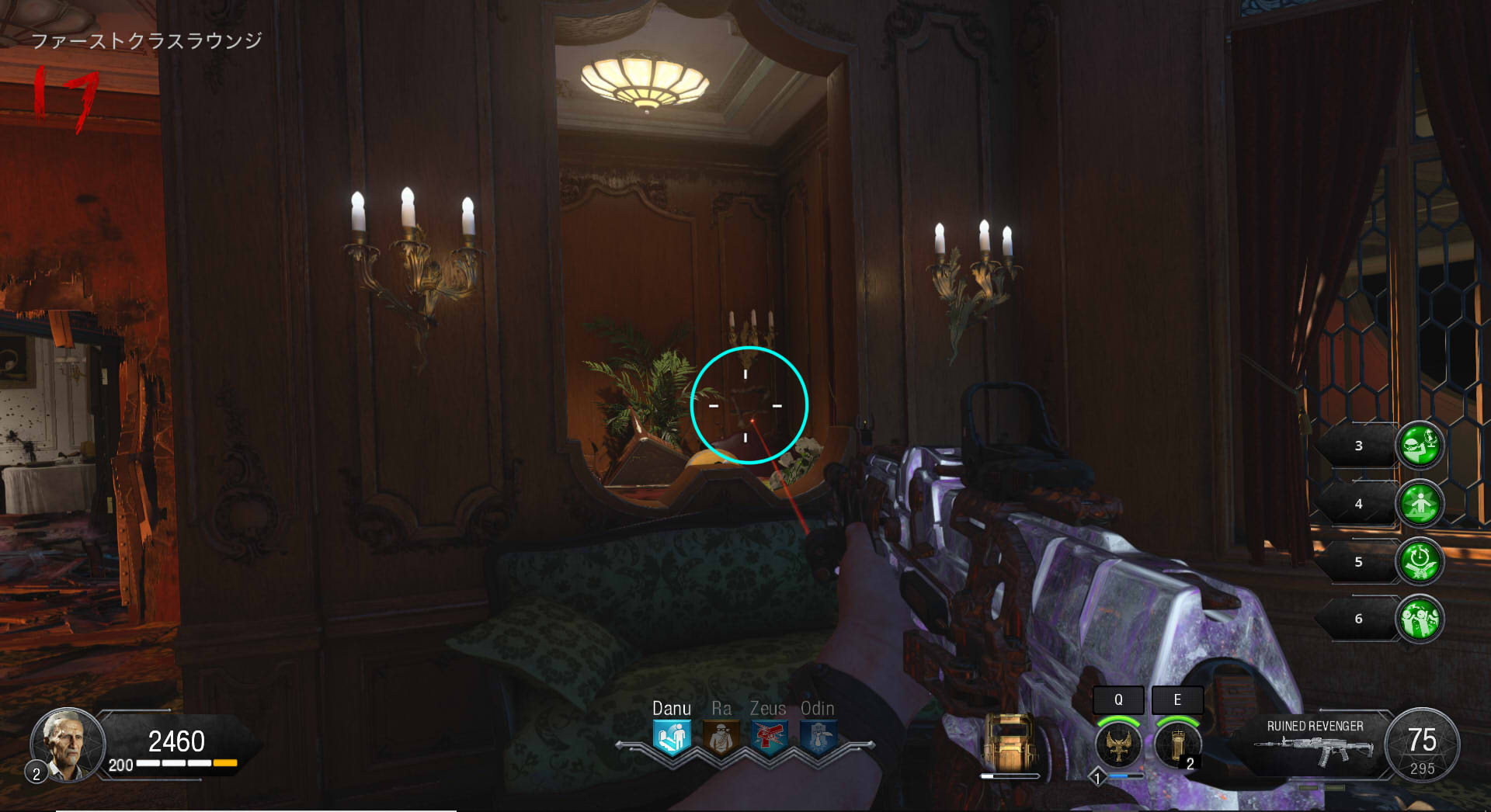Use the elixir in slot 4
1491x812 pixels.
[x=1420, y=504]
